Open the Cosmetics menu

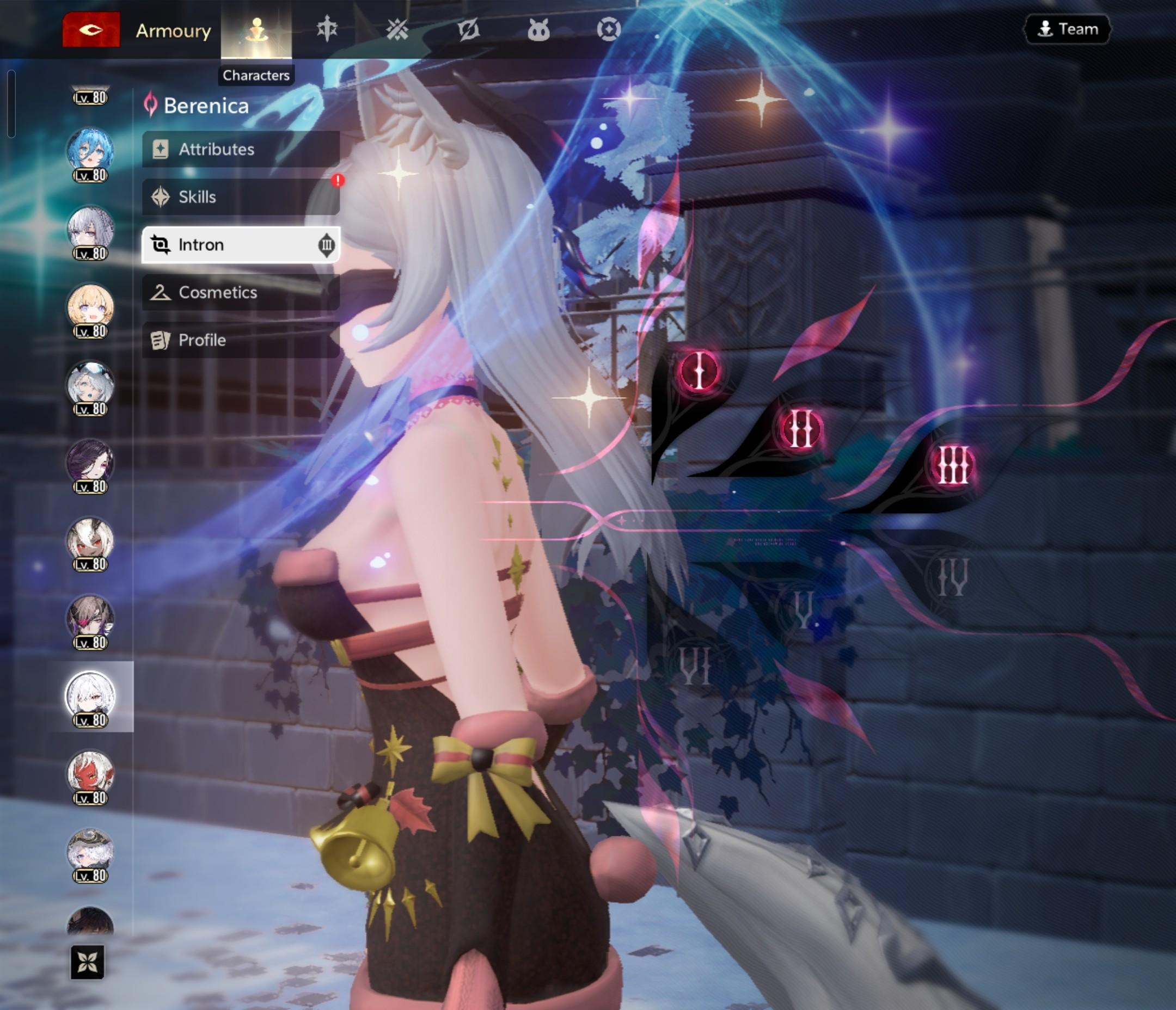point(241,292)
